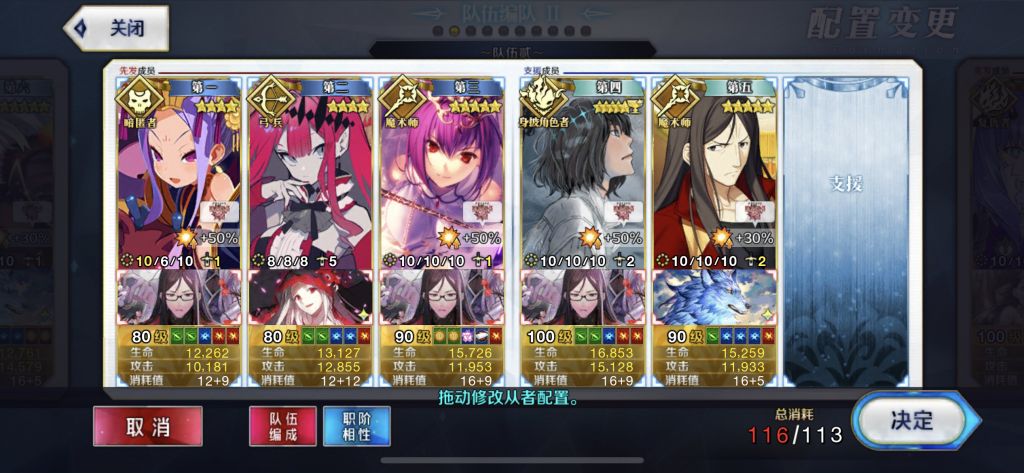The width and height of the screenshot is (1024, 473).
Task: Cancel changes with the red 取消 button
Action: point(148,426)
